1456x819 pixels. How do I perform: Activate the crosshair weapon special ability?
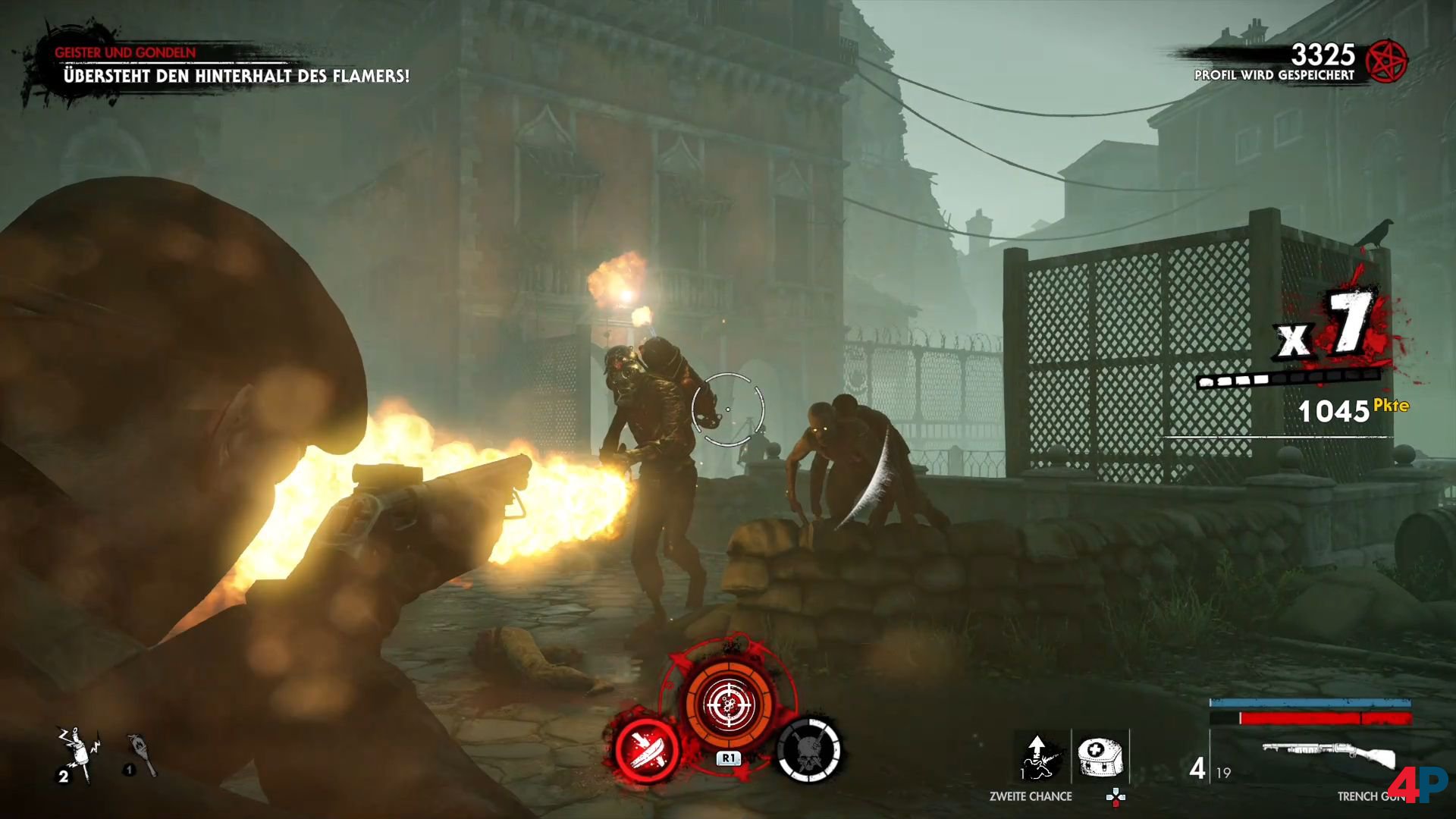tap(730, 704)
